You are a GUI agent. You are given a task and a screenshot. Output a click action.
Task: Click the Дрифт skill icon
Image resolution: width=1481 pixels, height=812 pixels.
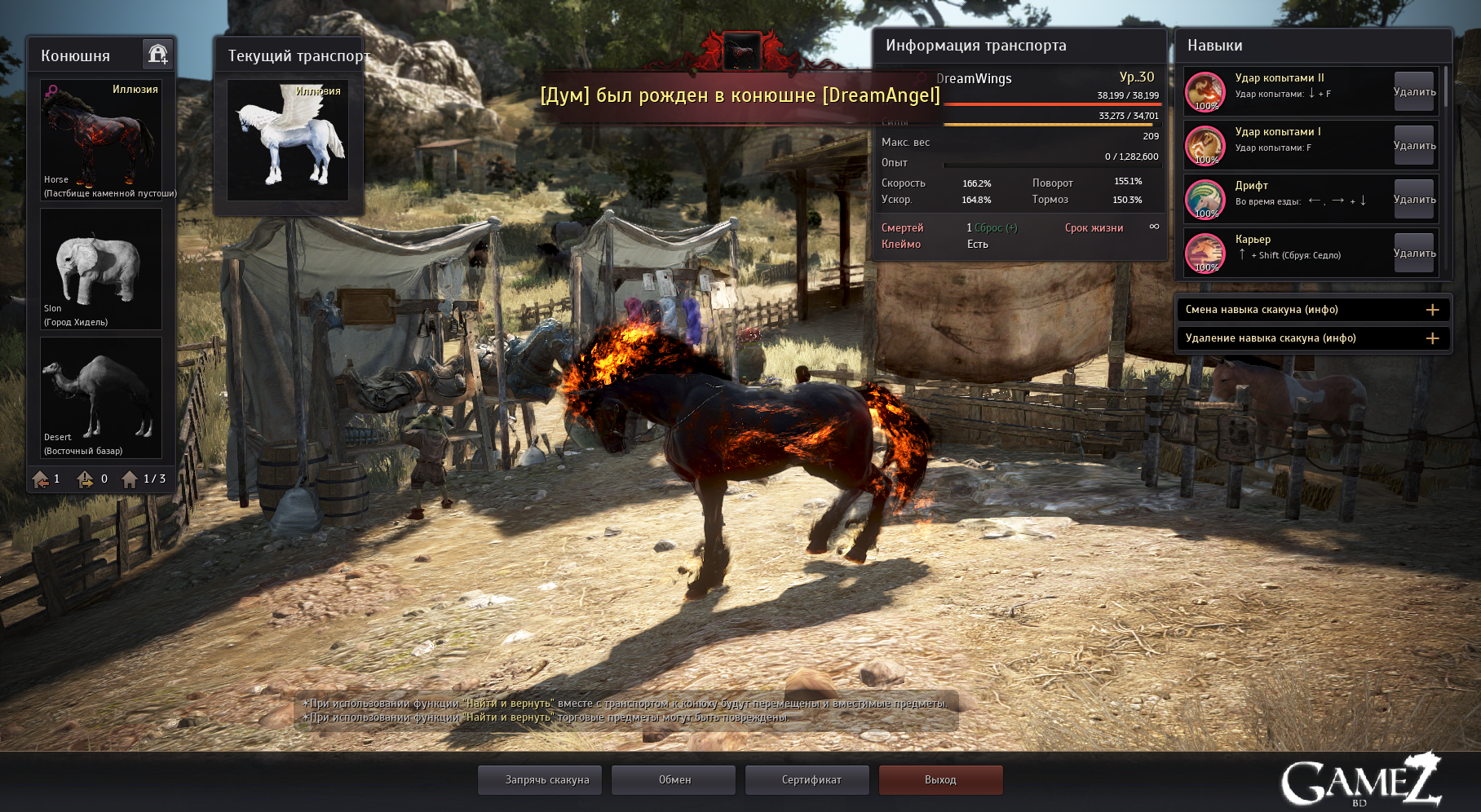[x=1205, y=200]
